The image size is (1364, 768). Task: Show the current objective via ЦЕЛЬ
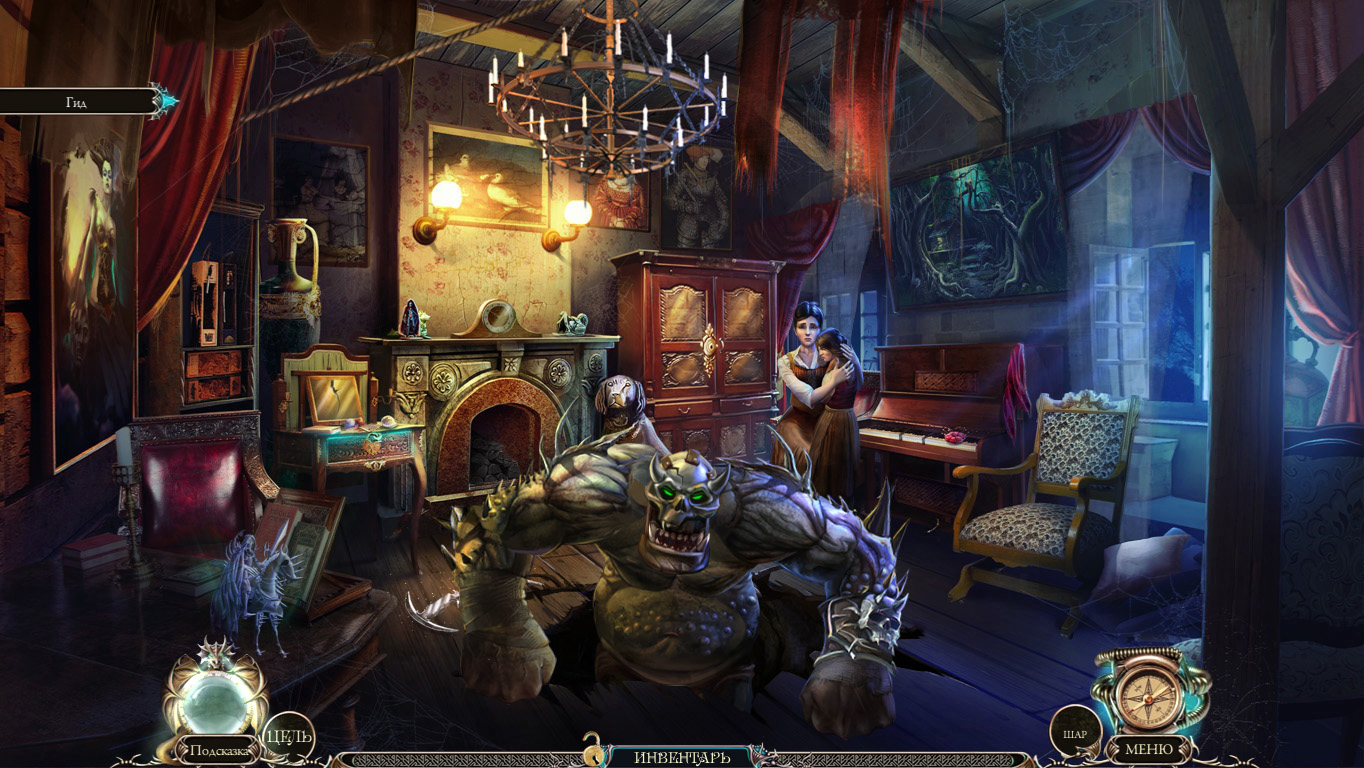pyautogui.click(x=288, y=737)
